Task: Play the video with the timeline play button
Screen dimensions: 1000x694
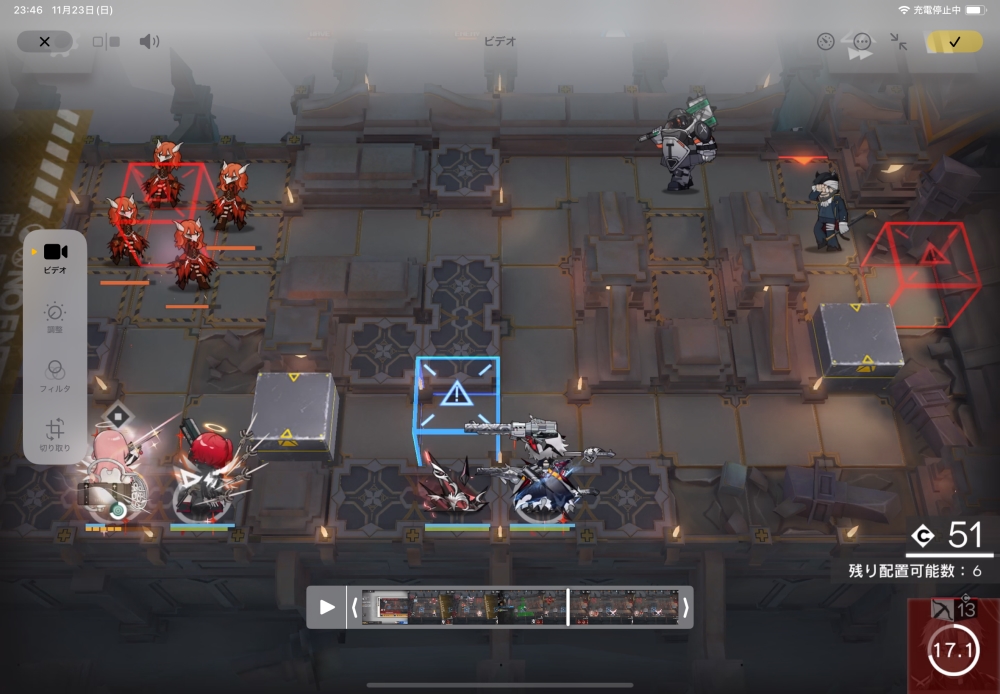Action: click(x=327, y=607)
